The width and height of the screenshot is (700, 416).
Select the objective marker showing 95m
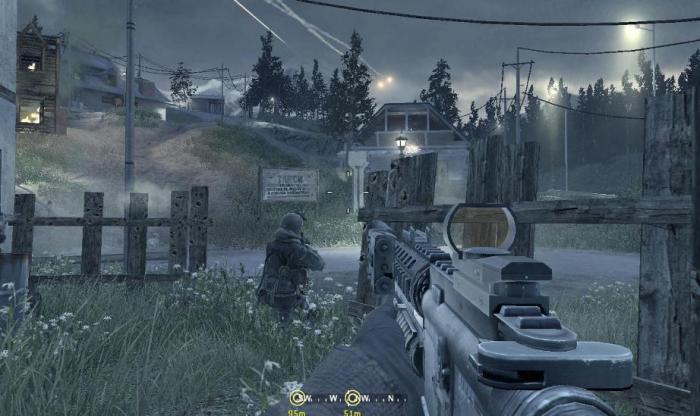click(297, 397)
